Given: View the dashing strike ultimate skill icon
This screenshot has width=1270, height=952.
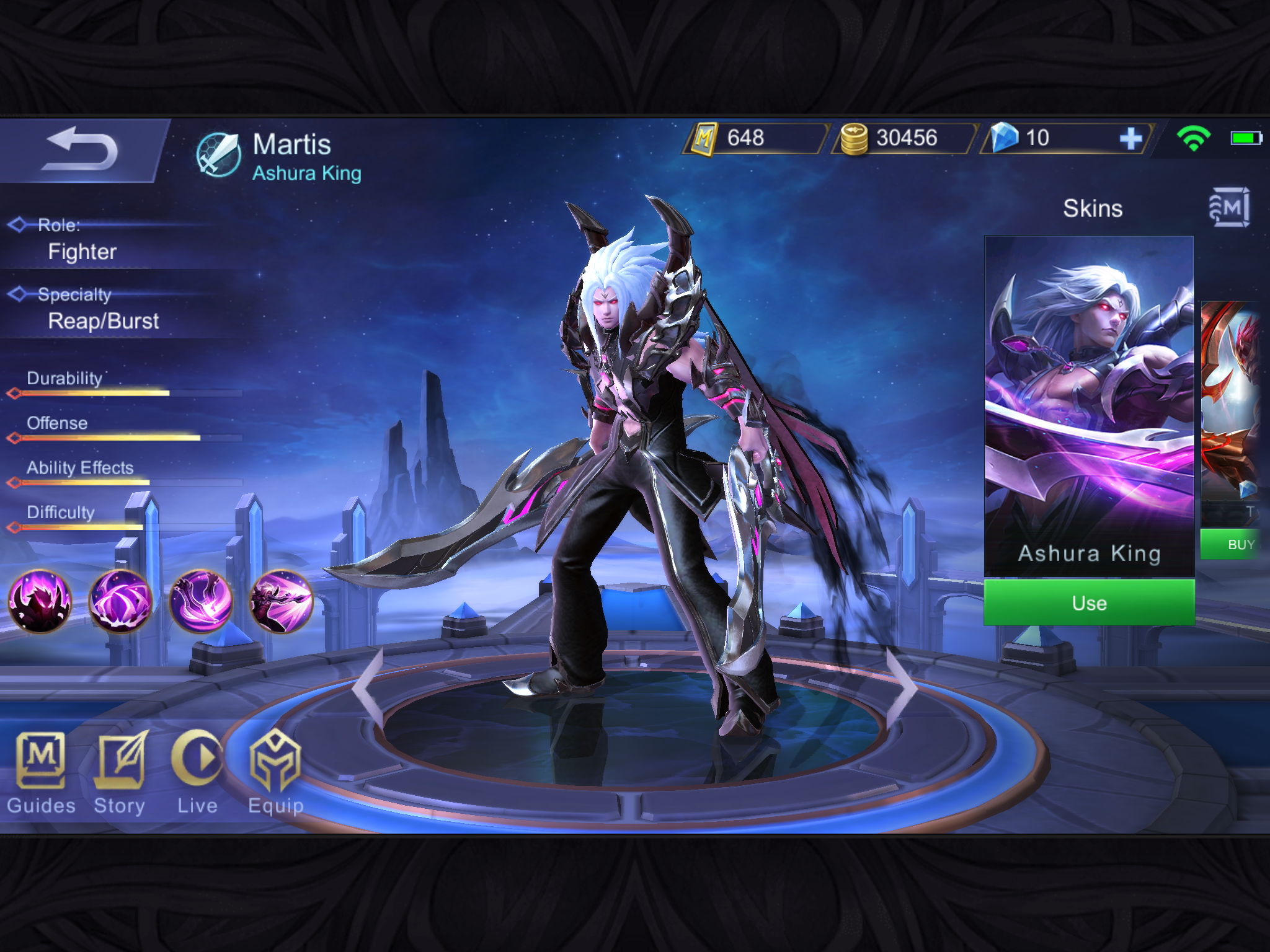Looking at the screenshot, I should (281, 601).
